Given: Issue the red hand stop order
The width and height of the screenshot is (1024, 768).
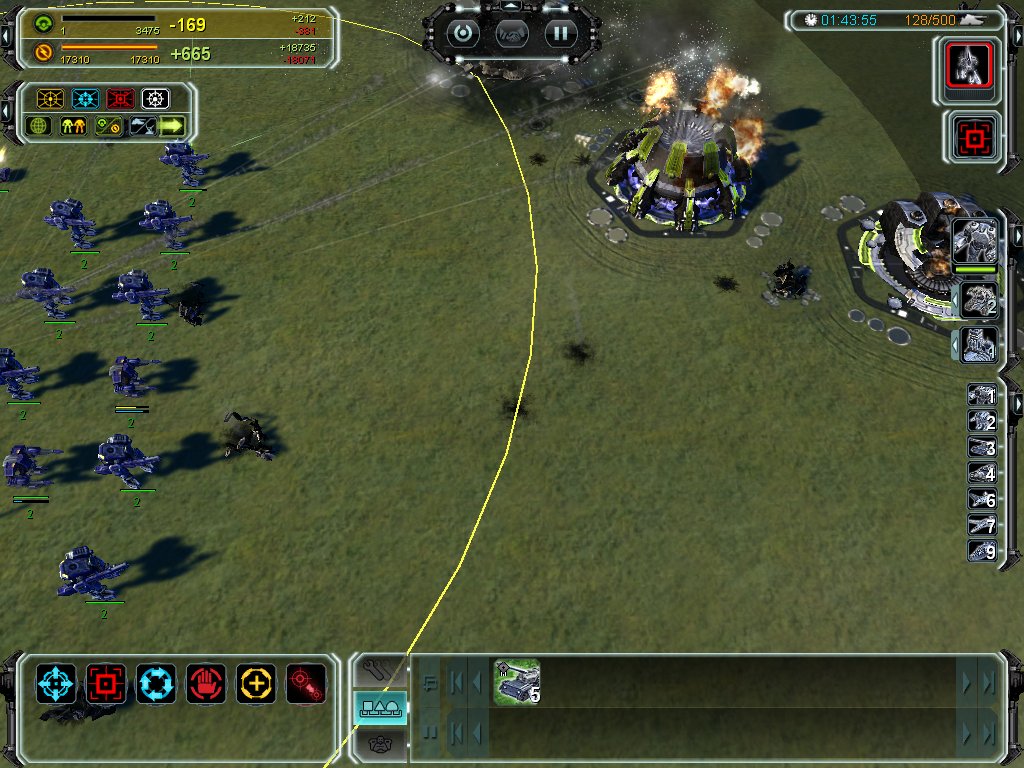Looking at the screenshot, I should point(206,684).
